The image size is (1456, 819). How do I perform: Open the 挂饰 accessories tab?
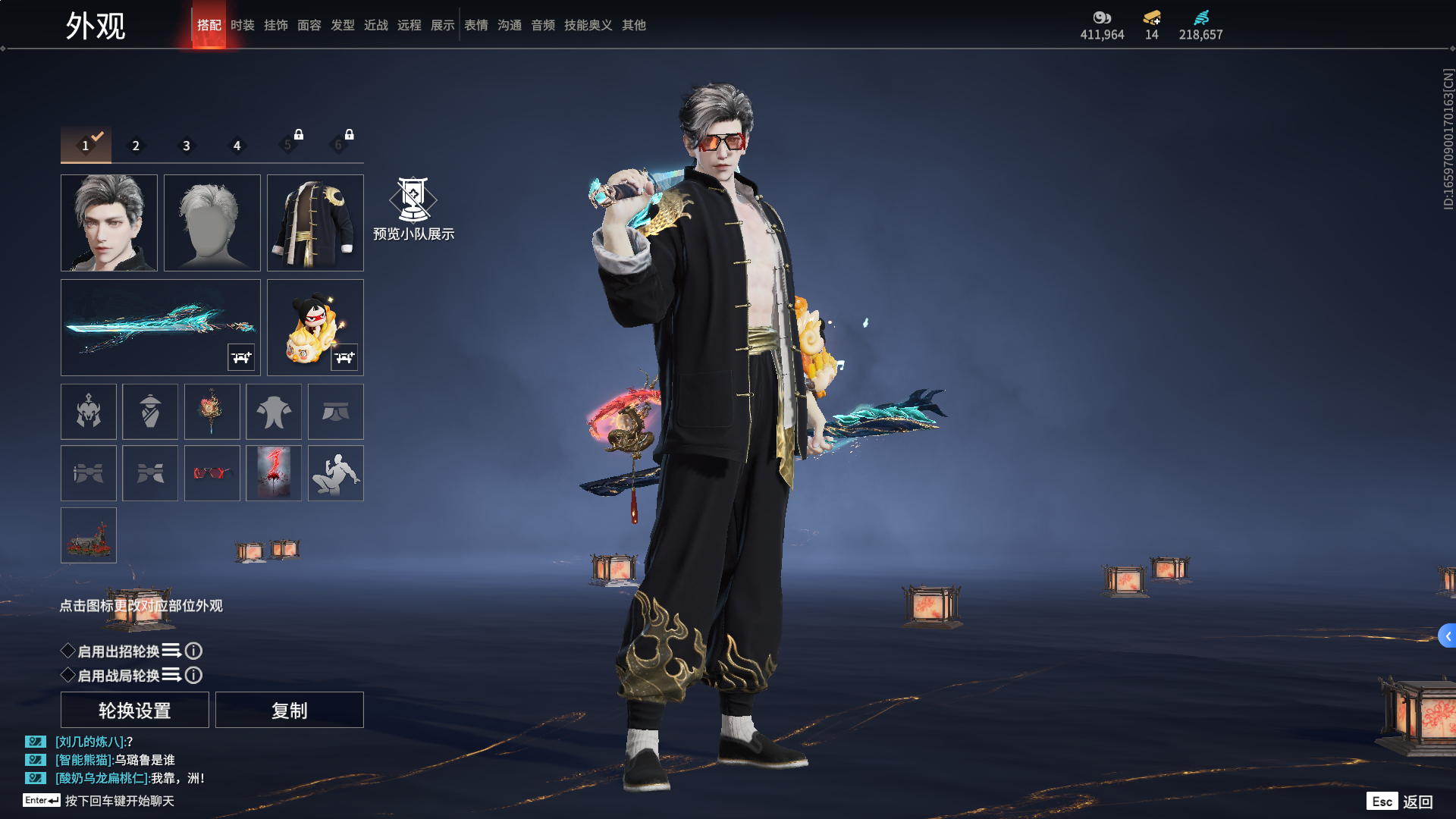(x=276, y=25)
